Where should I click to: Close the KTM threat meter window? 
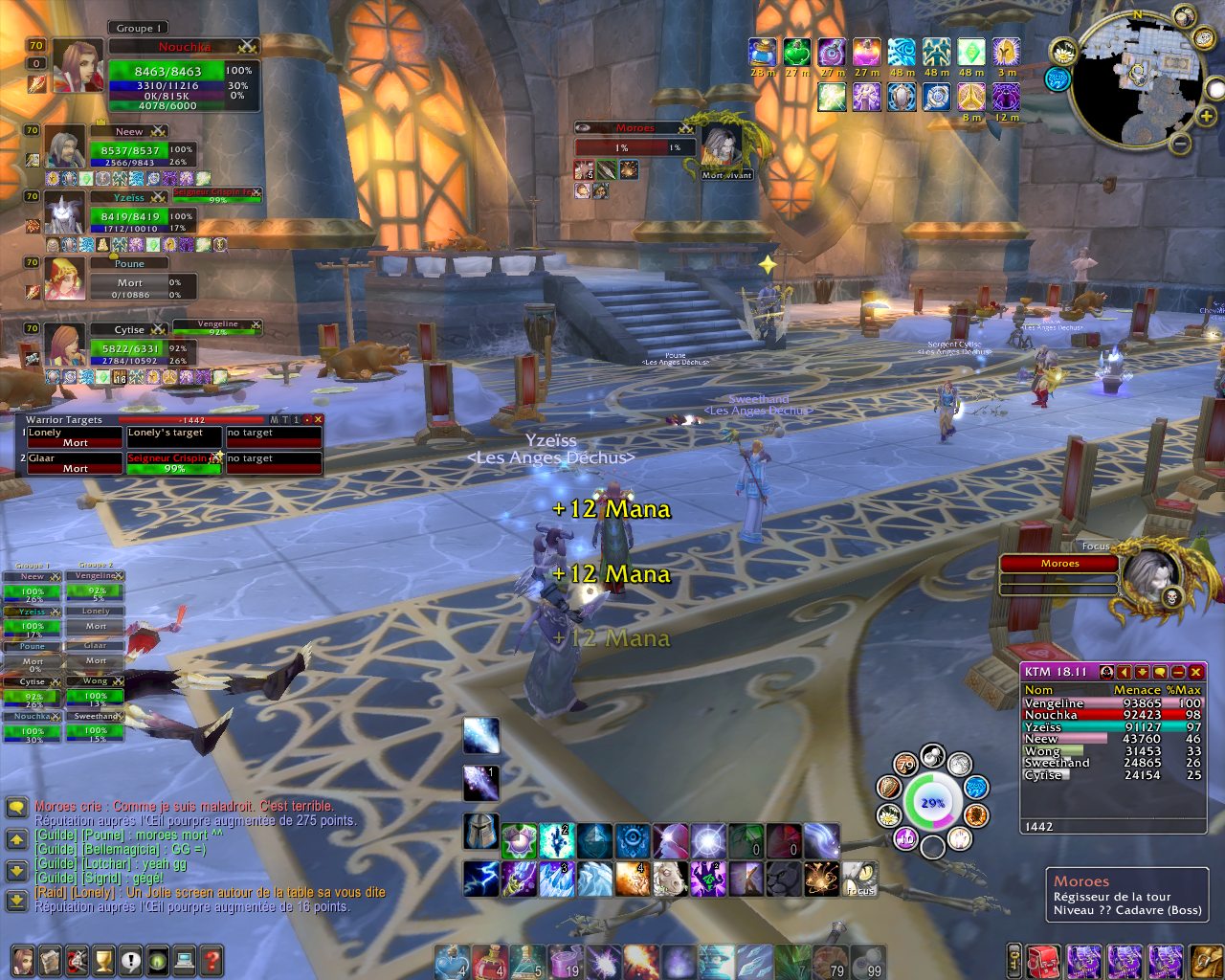pyautogui.click(x=1195, y=672)
